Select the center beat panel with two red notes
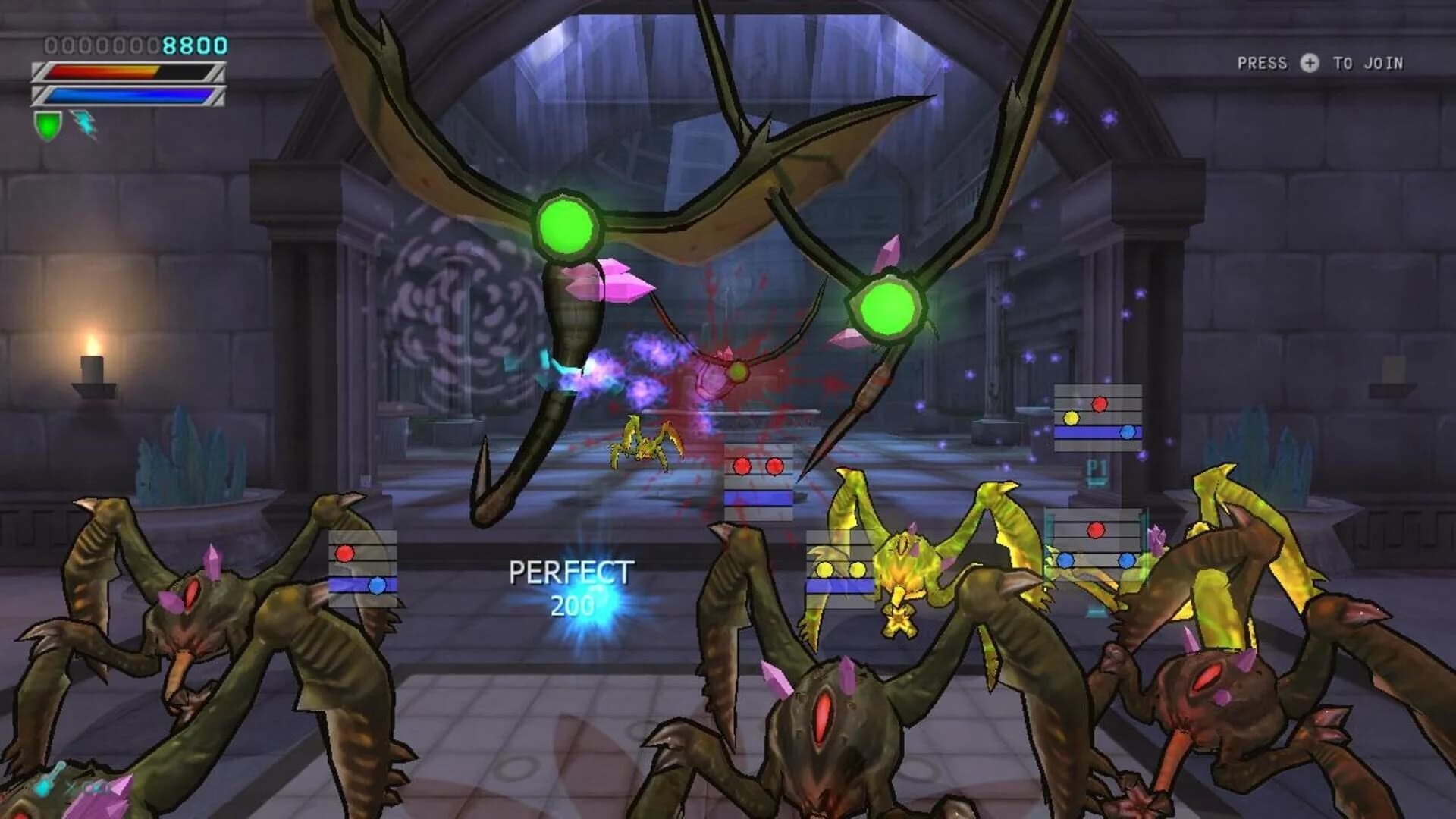This screenshot has height=819, width=1456. click(757, 478)
